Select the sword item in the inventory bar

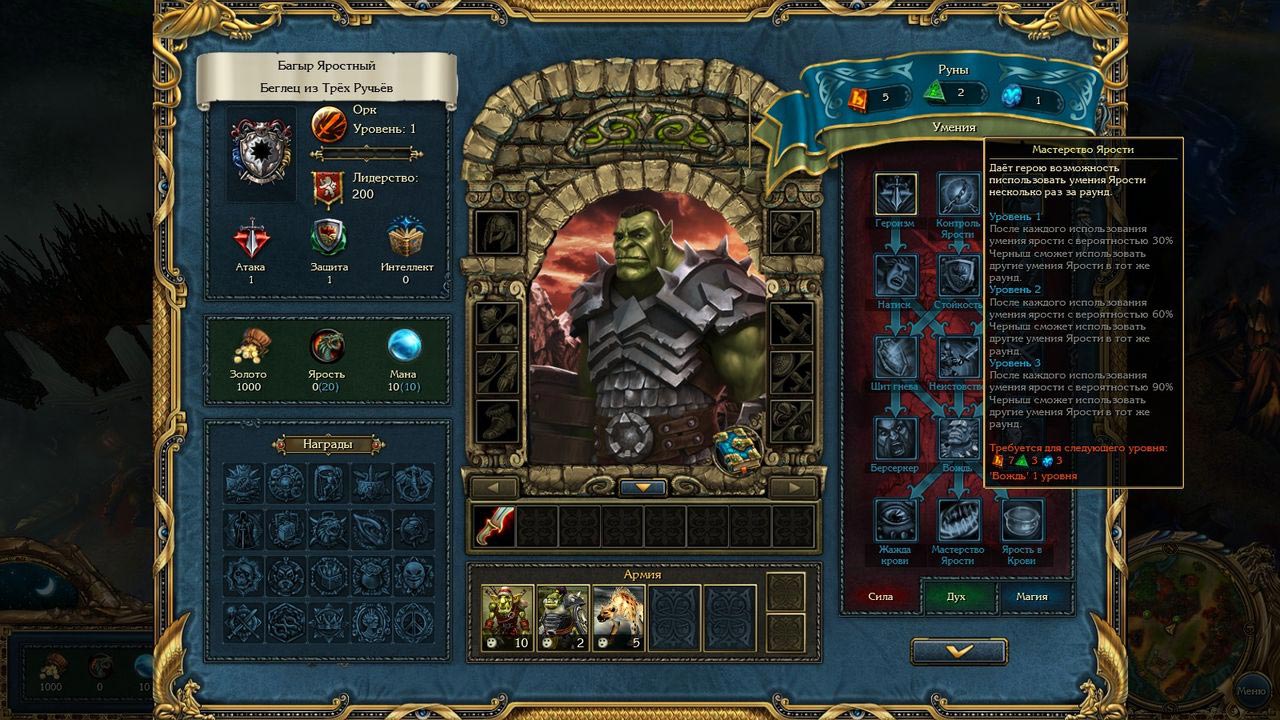click(x=493, y=526)
